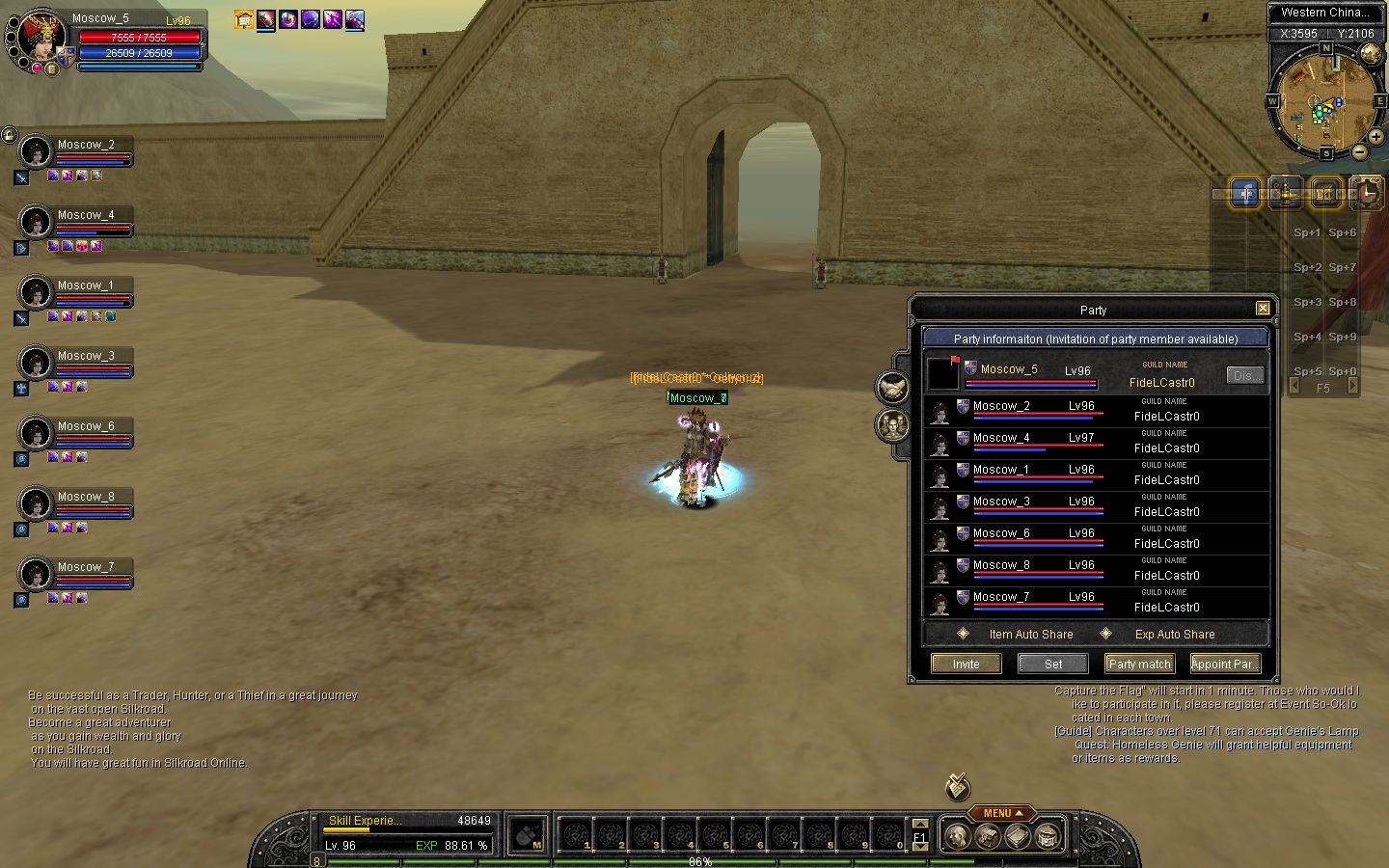Switch to the three-faces tab on Party window
Image resolution: width=1389 pixels, height=868 pixels.
[892, 424]
